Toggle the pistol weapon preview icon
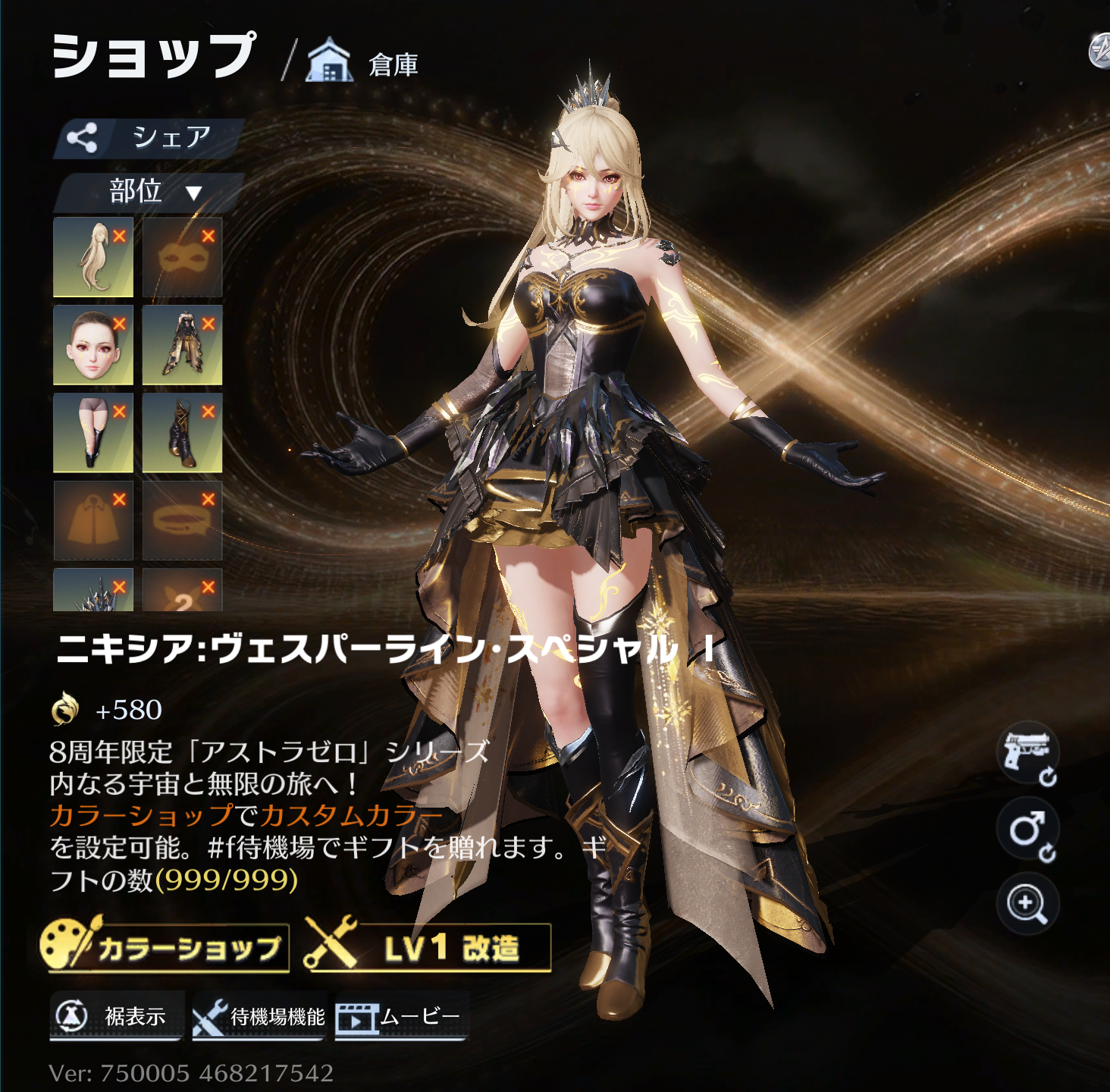The image size is (1110, 1092). [1027, 753]
